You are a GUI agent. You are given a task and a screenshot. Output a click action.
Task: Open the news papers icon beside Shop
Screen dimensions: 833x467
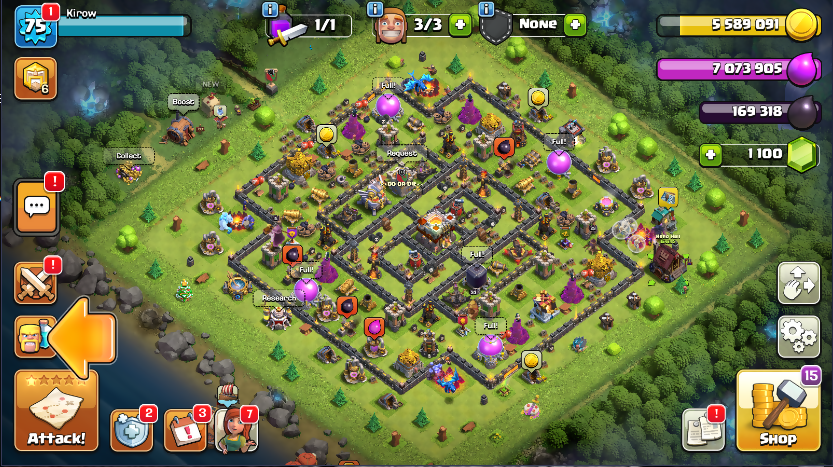[703, 430]
